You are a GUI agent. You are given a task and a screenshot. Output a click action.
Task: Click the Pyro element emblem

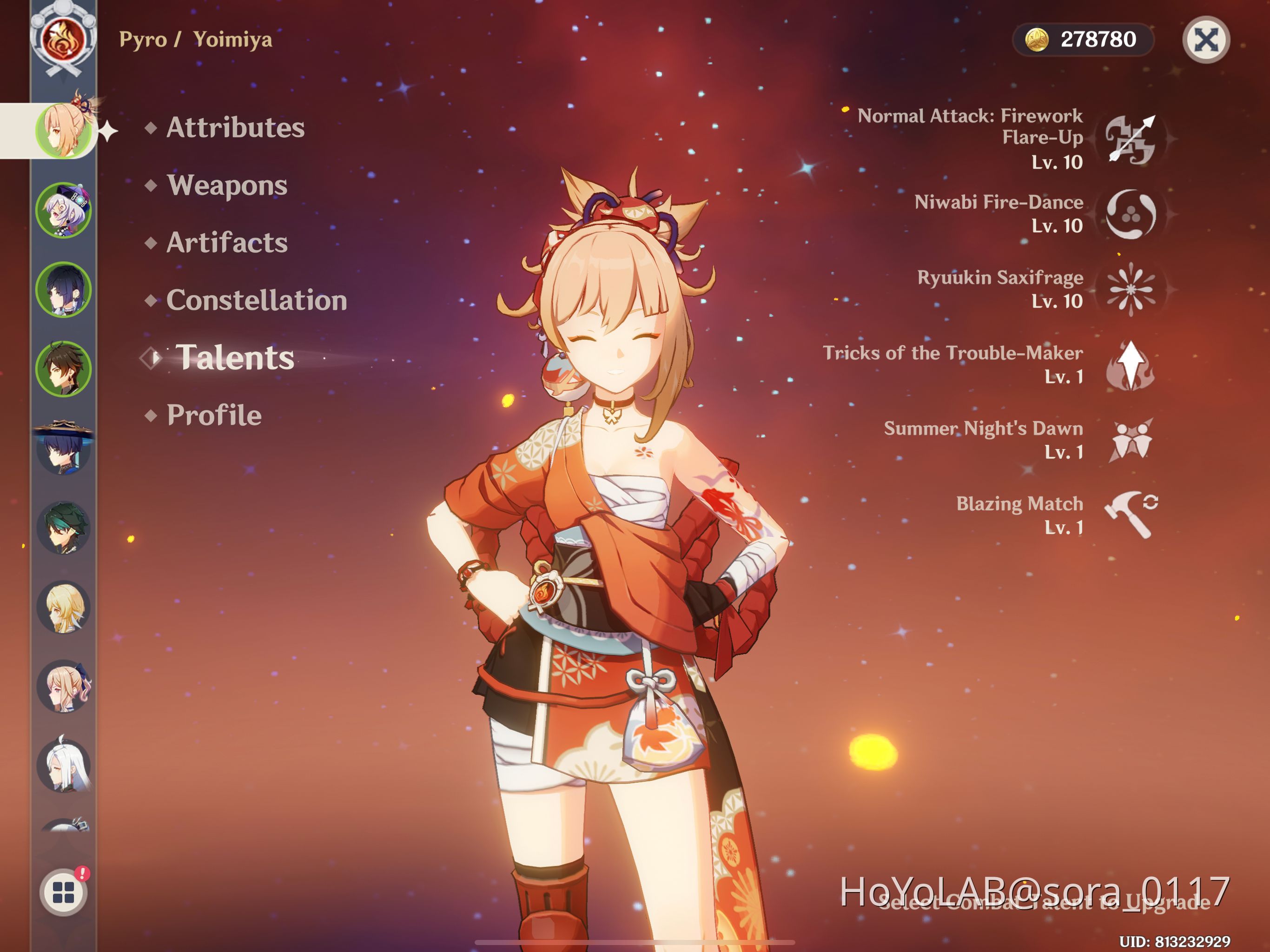(63, 39)
